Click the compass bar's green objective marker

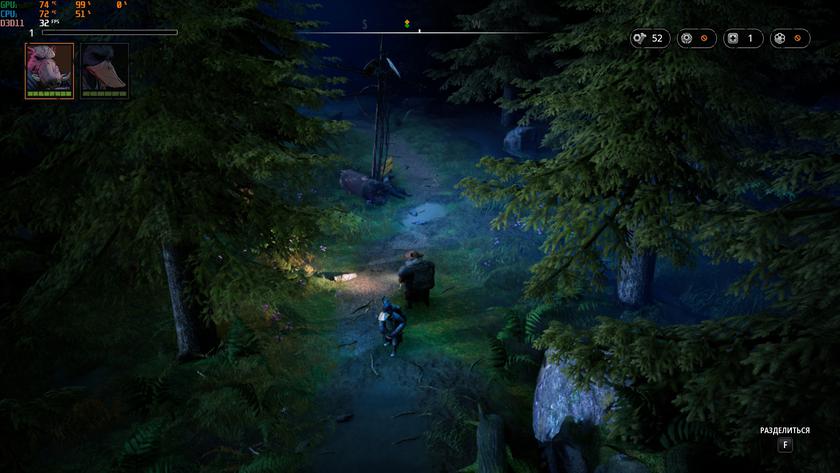(x=407, y=23)
